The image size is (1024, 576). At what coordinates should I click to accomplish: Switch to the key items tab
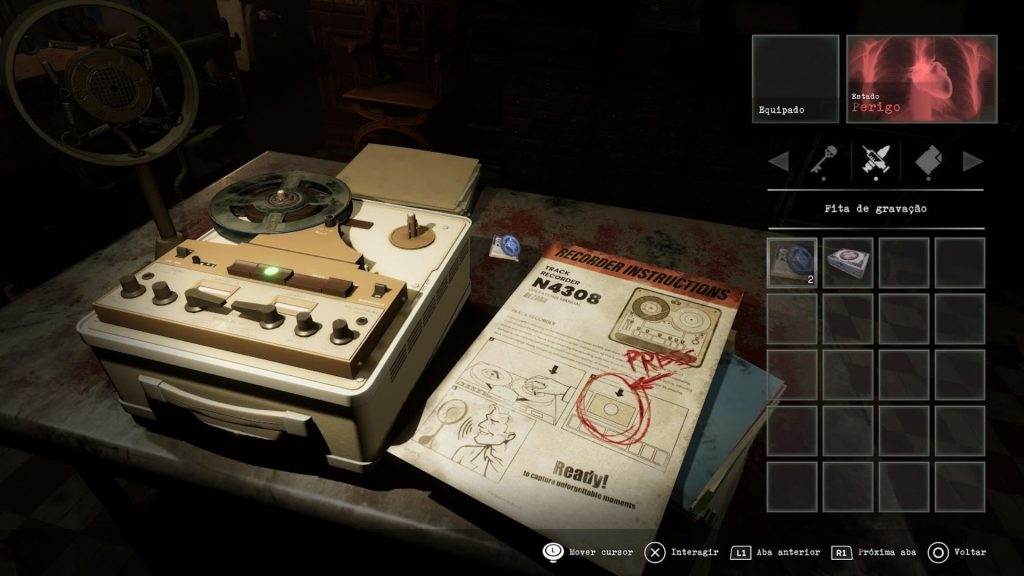click(820, 160)
